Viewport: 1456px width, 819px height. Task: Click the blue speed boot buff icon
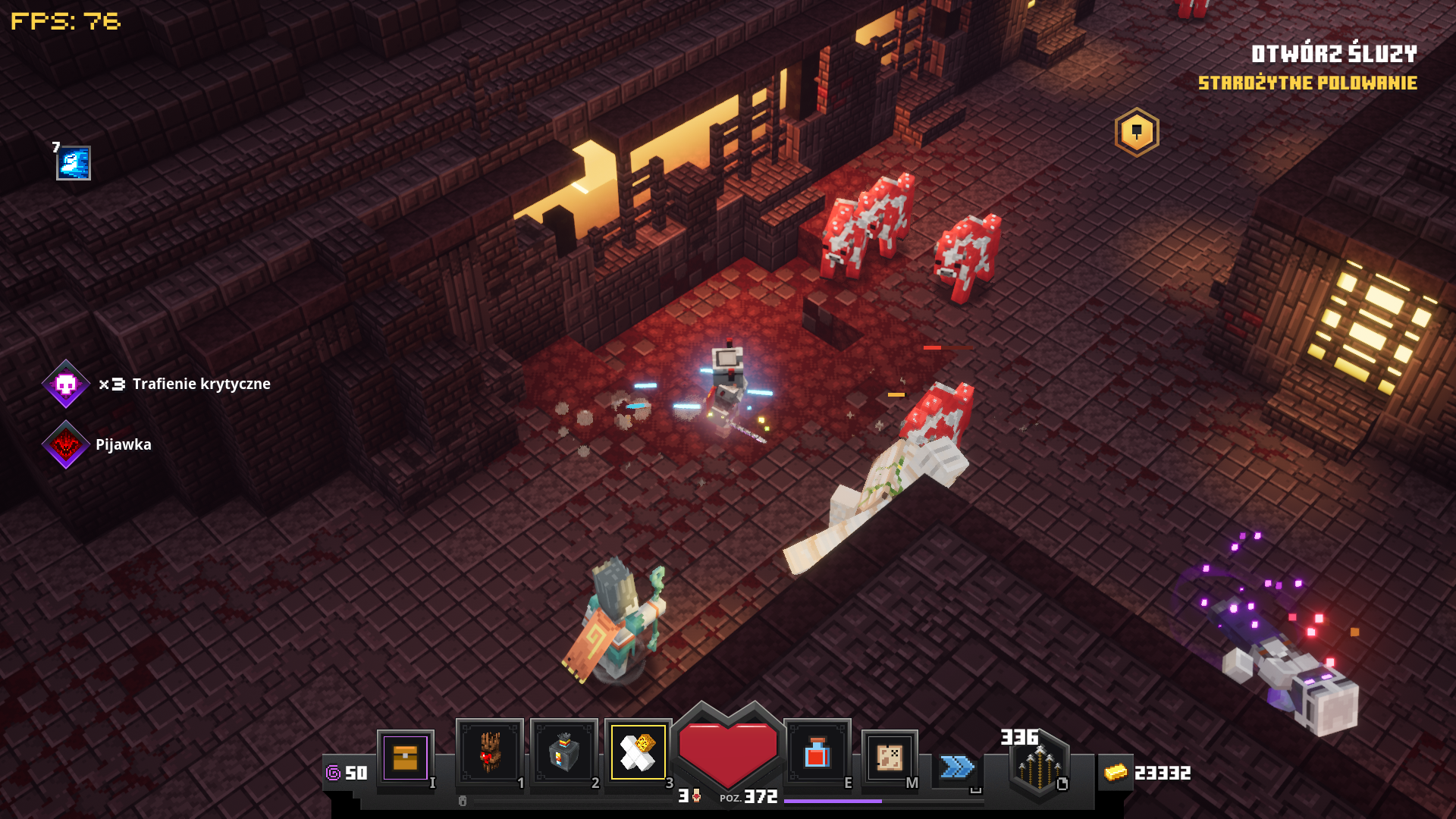click(74, 163)
